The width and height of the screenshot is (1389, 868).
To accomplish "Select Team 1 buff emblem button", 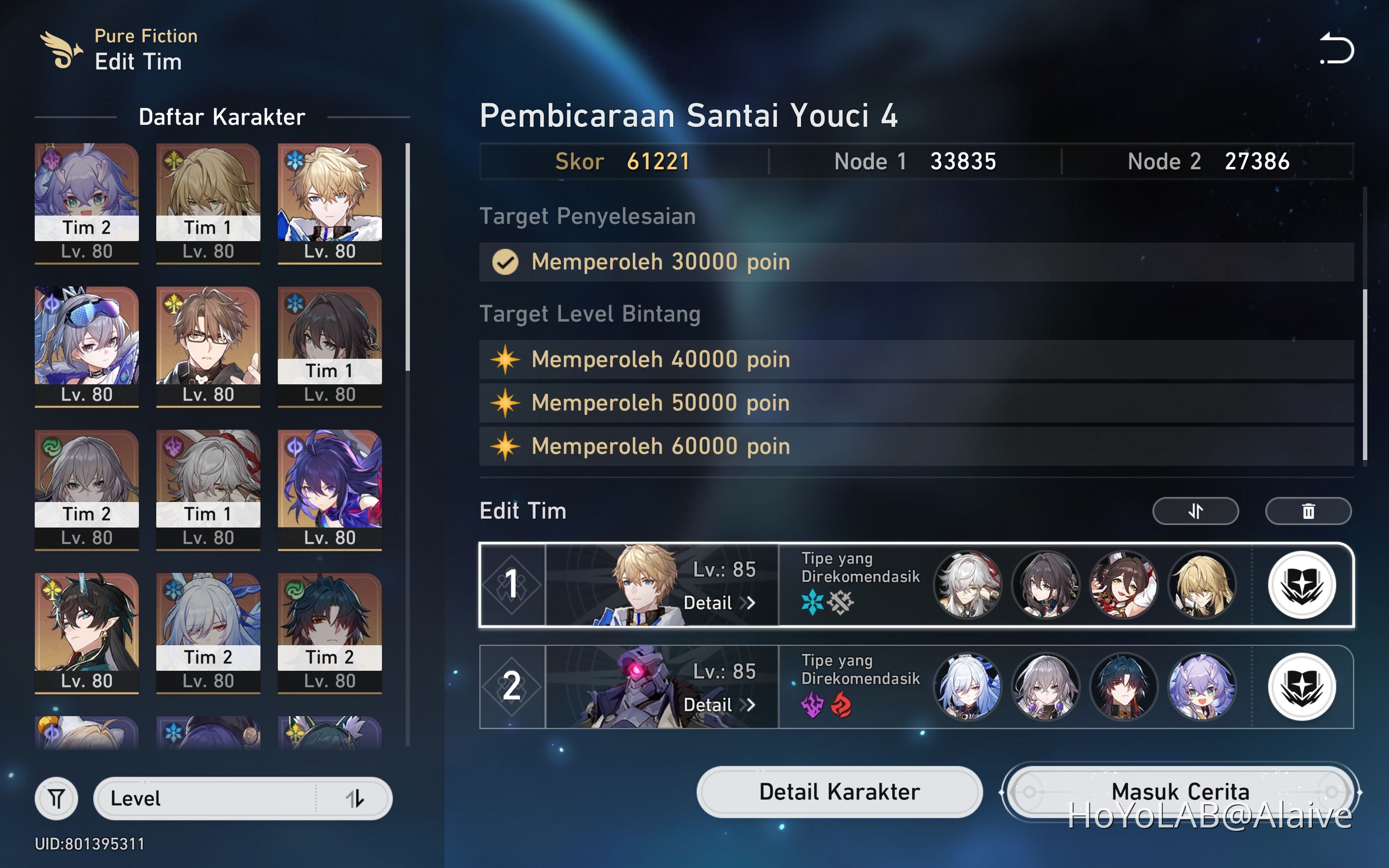I will (x=1302, y=585).
